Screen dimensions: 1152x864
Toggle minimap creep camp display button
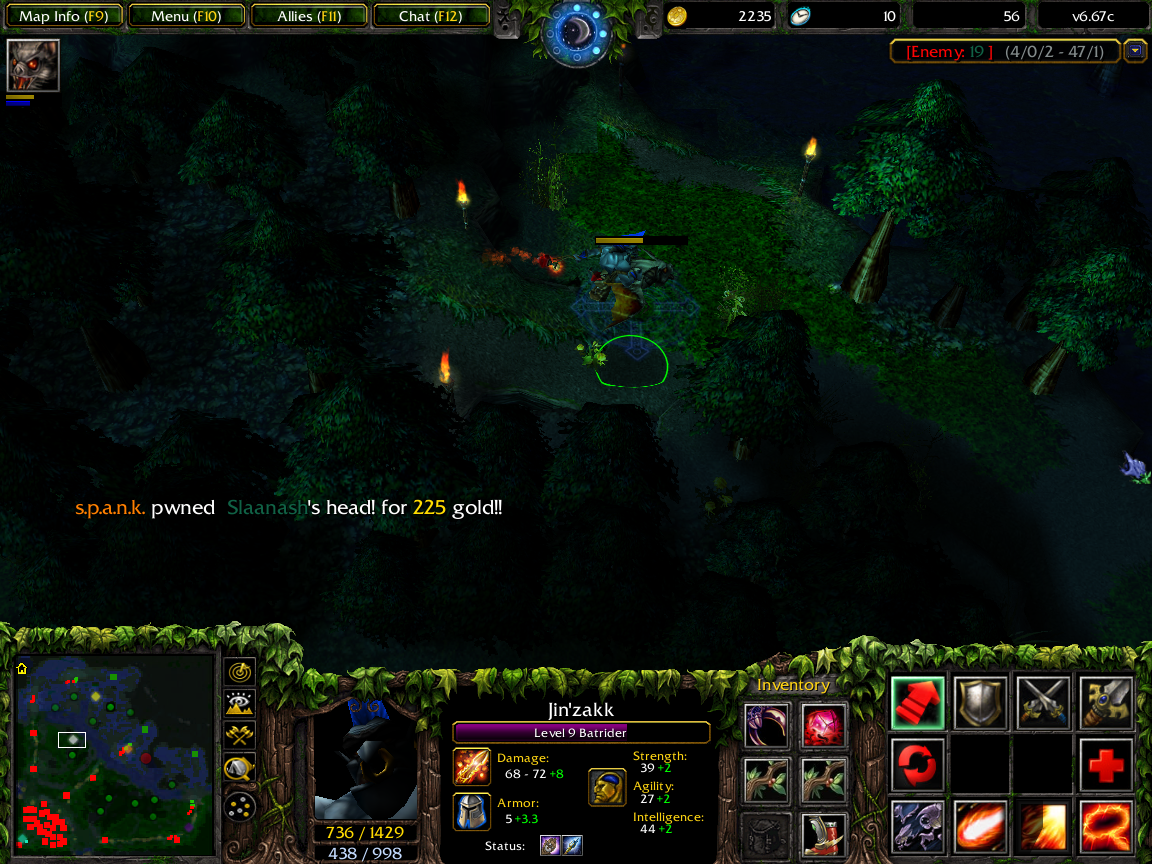(240, 769)
